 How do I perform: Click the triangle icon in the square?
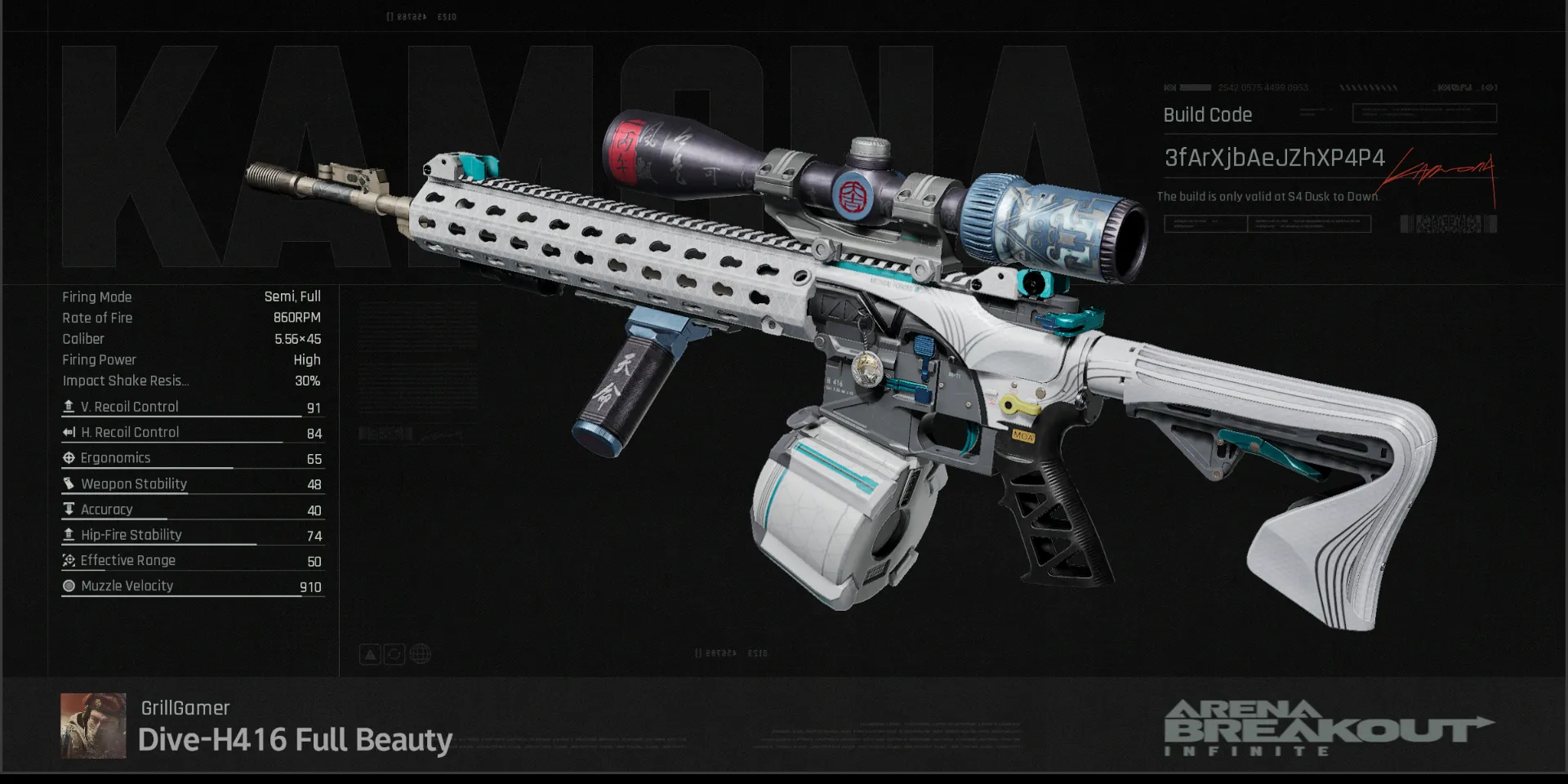tap(370, 654)
